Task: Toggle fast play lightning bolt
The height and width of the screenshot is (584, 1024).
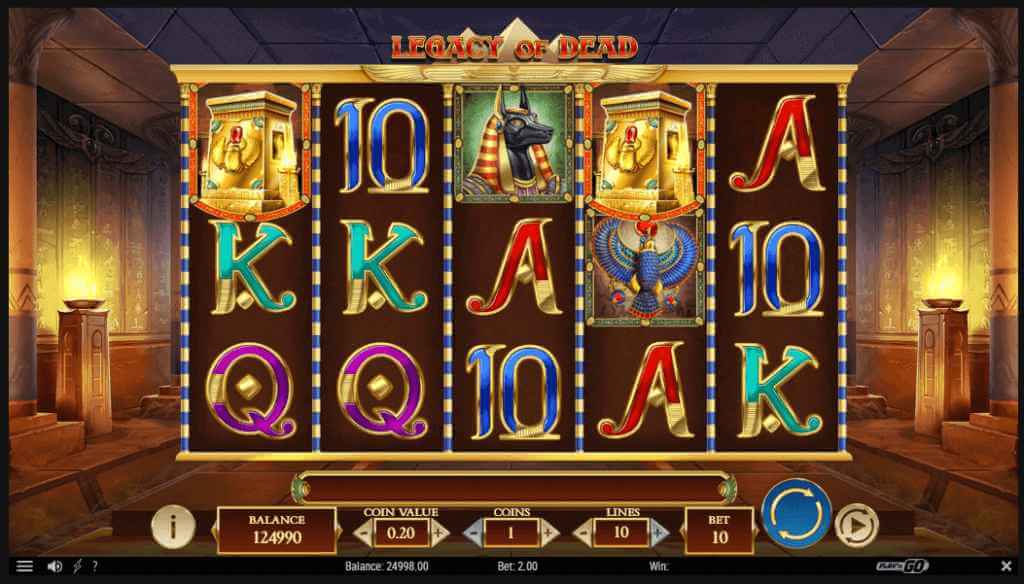Action: [x=77, y=567]
